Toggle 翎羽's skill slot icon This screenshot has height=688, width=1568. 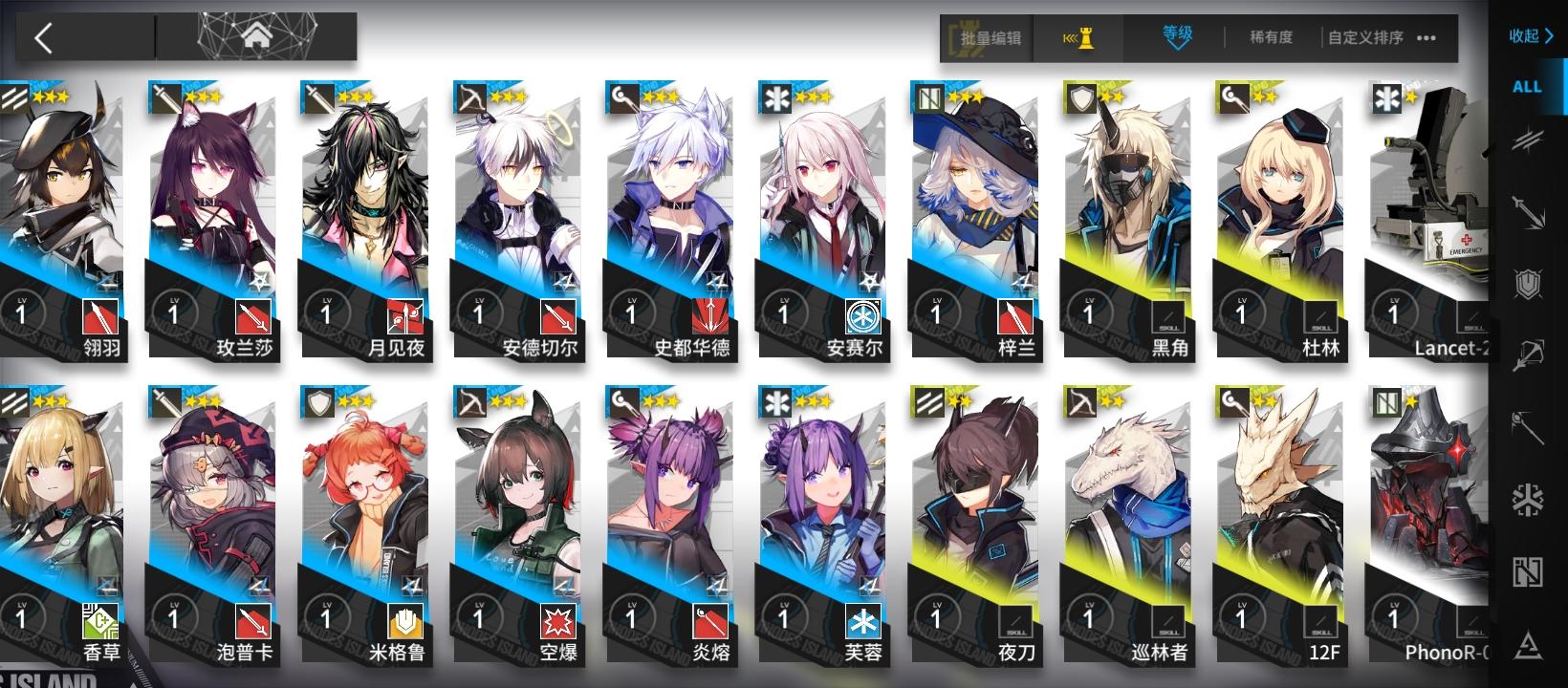pyautogui.click(x=99, y=315)
